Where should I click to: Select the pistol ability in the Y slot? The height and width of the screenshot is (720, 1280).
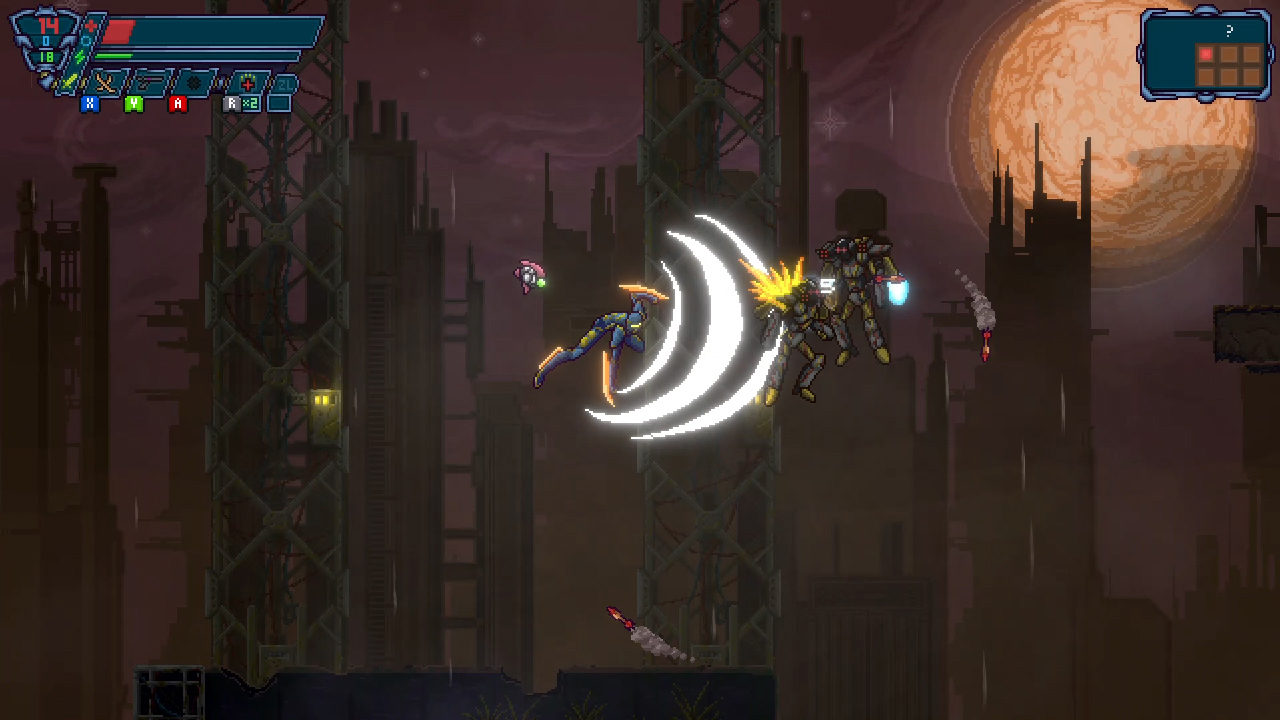pyautogui.click(x=149, y=82)
